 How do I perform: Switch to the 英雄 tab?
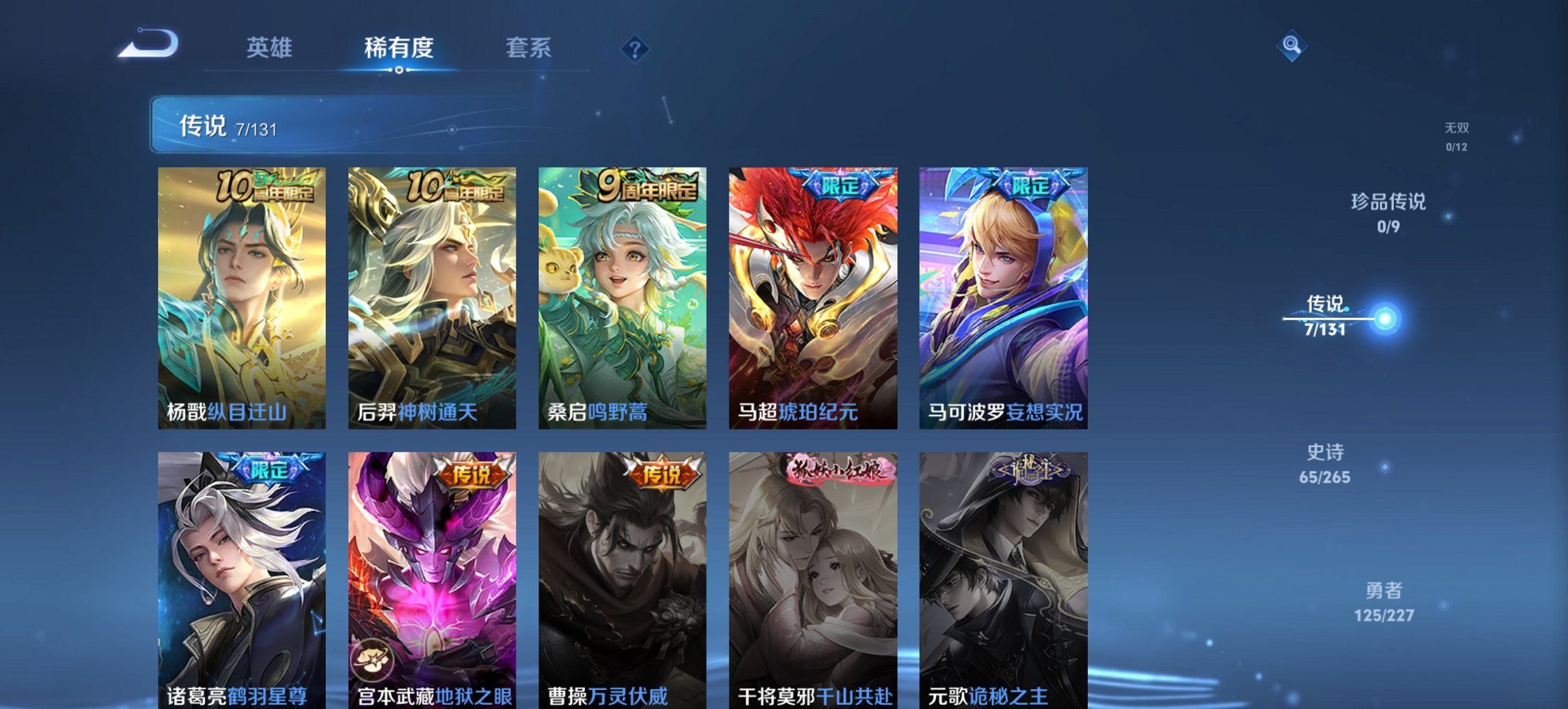(x=271, y=48)
